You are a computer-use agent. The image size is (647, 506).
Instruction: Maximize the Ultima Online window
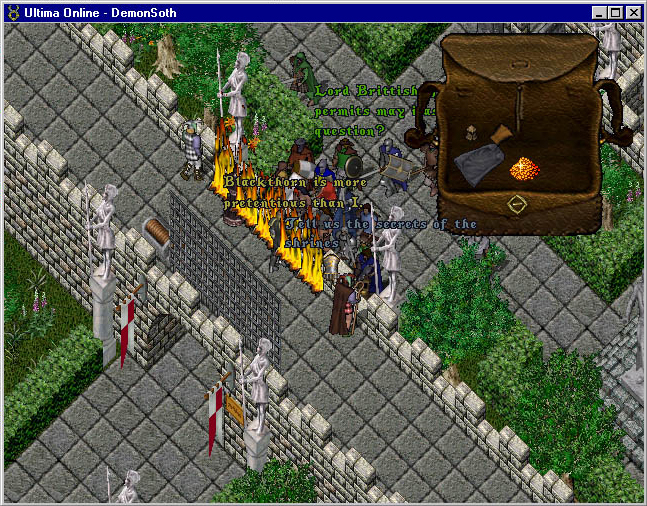(615, 13)
